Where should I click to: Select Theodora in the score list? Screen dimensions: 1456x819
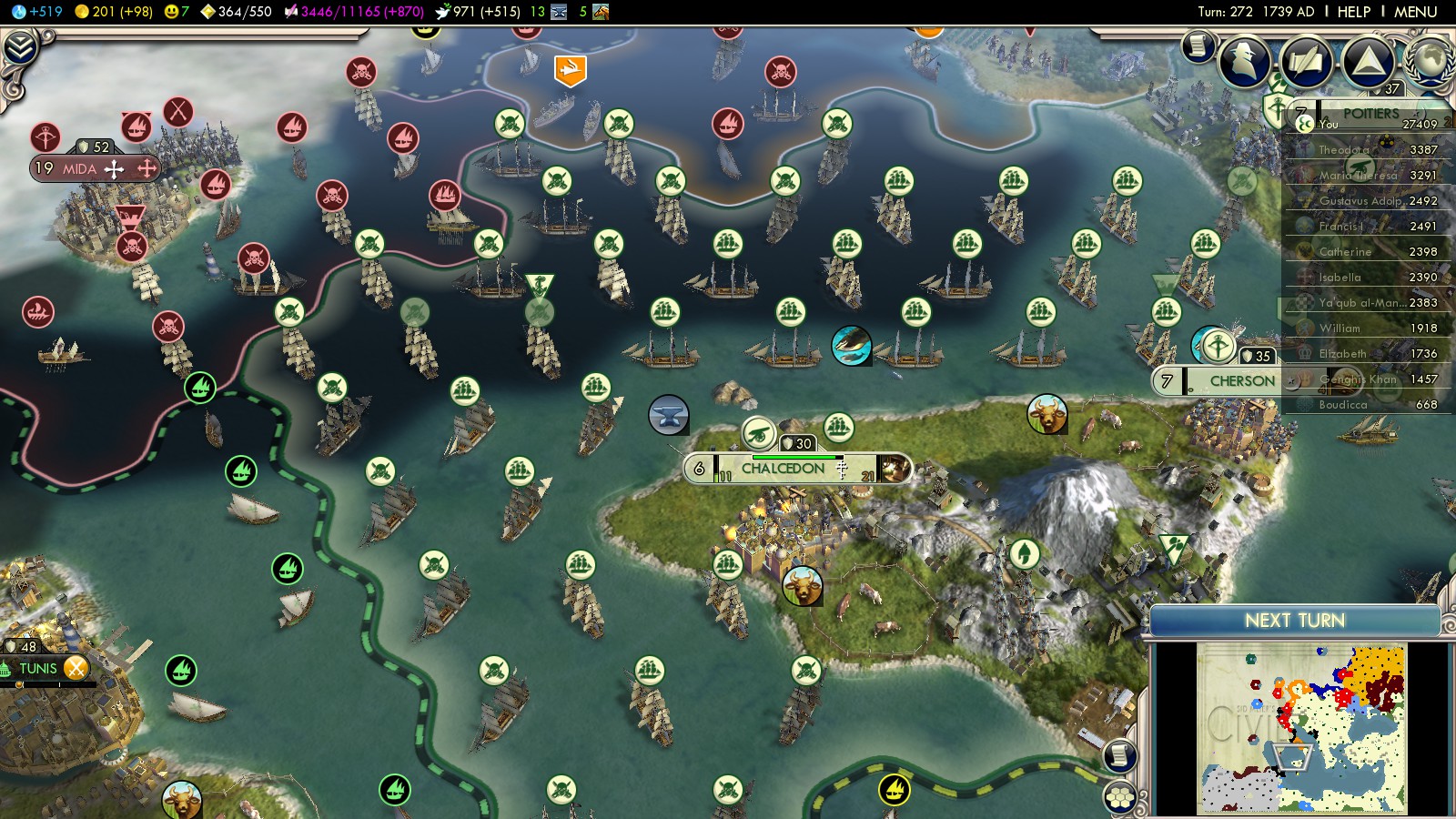coord(1345,149)
